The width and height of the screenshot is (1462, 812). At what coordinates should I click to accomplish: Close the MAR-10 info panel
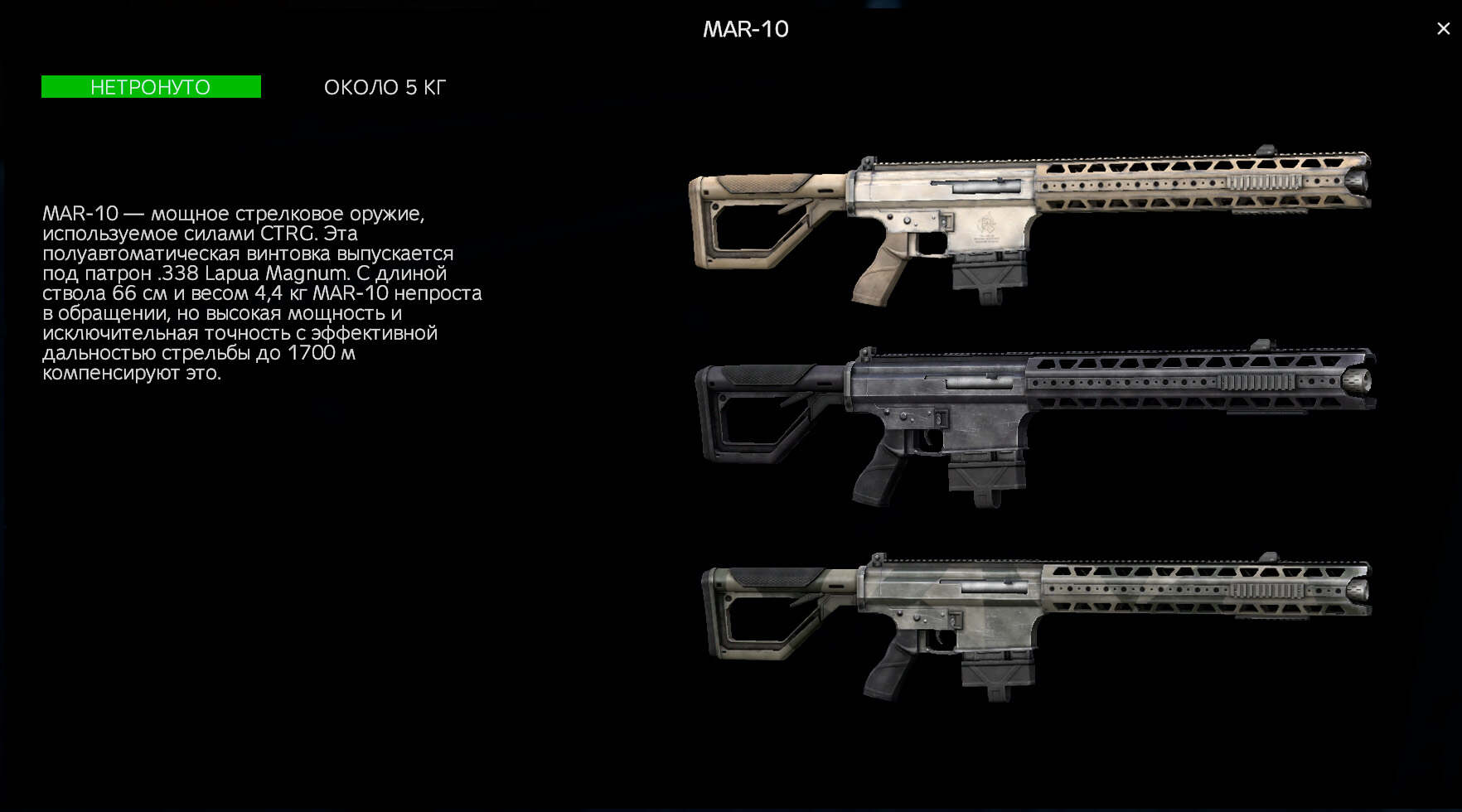[1443, 29]
